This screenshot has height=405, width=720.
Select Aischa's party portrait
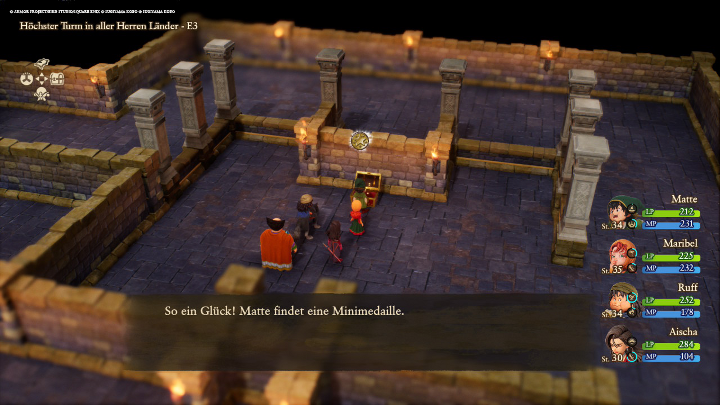tap(622, 344)
